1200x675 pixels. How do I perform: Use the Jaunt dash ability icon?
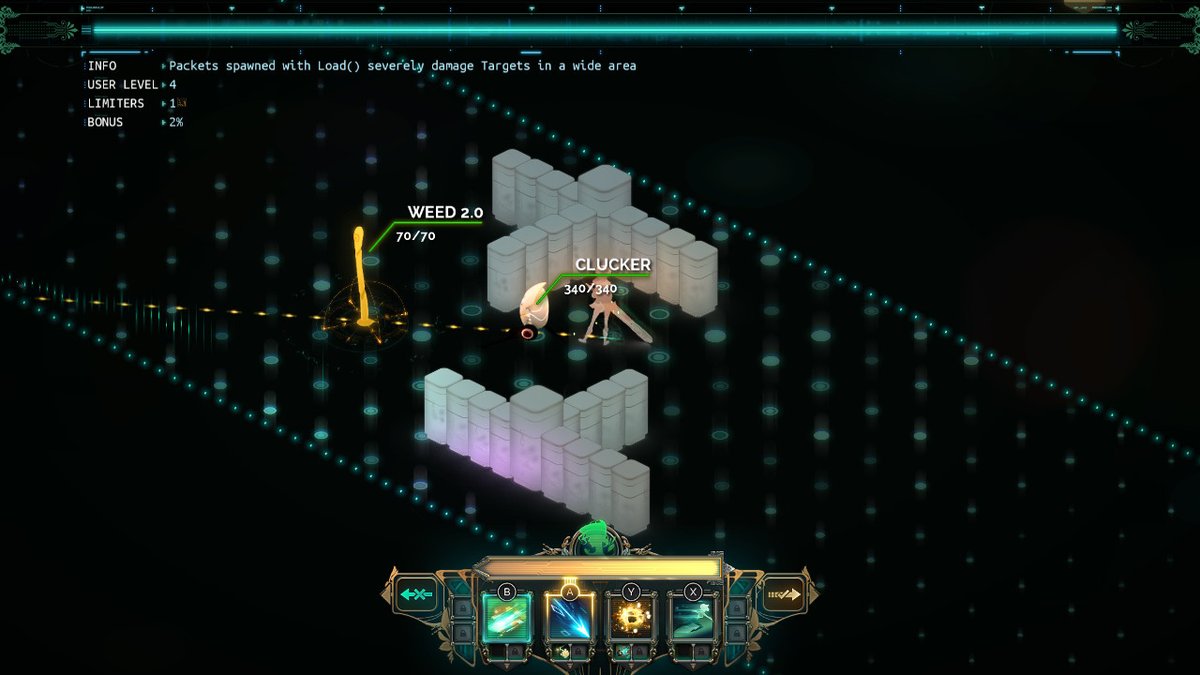(693, 618)
